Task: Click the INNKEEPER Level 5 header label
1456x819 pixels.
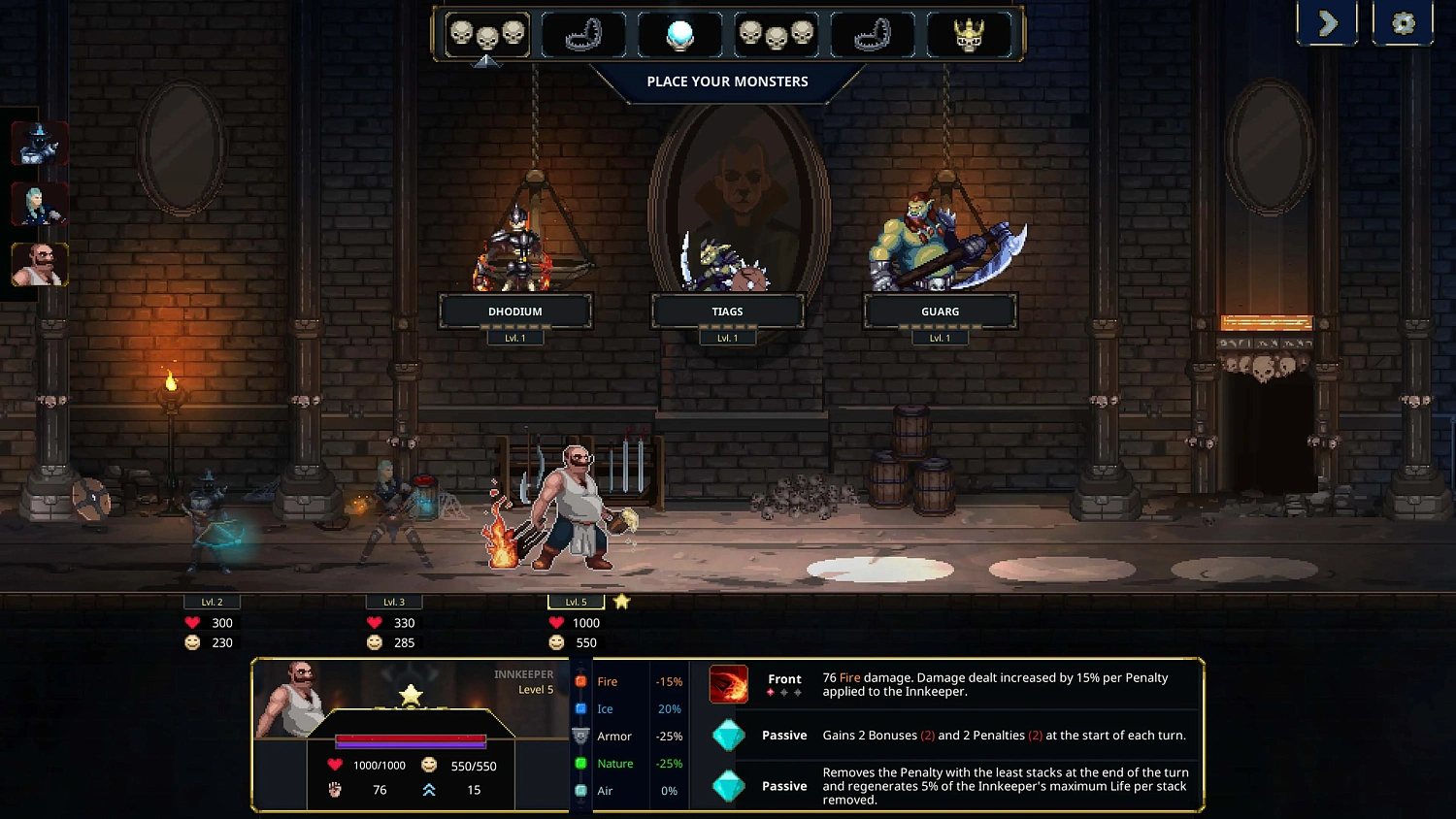Action: click(522, 679)
